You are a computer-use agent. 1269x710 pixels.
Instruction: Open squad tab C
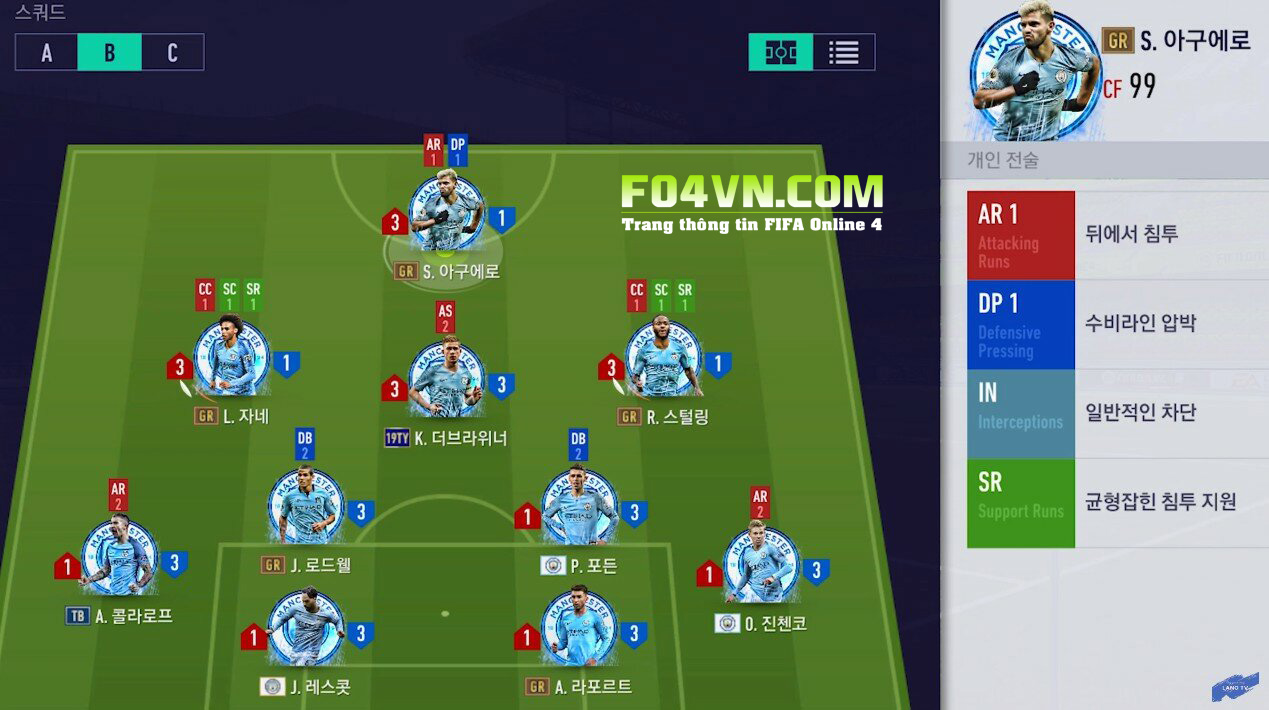coord(172,53)
